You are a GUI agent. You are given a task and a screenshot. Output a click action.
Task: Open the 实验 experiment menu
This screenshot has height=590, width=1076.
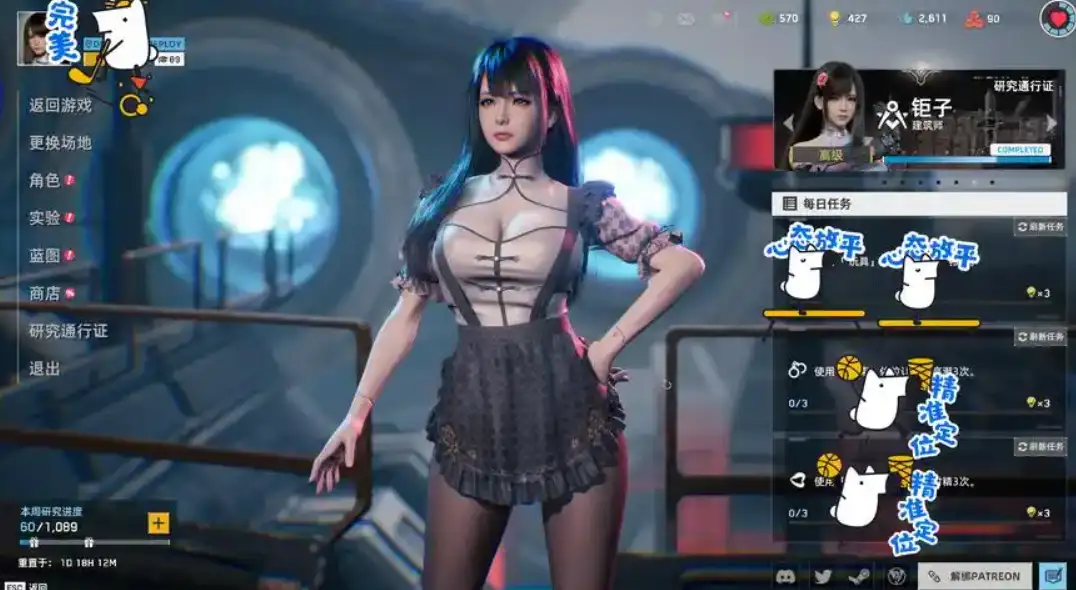(x=45, y=218)
